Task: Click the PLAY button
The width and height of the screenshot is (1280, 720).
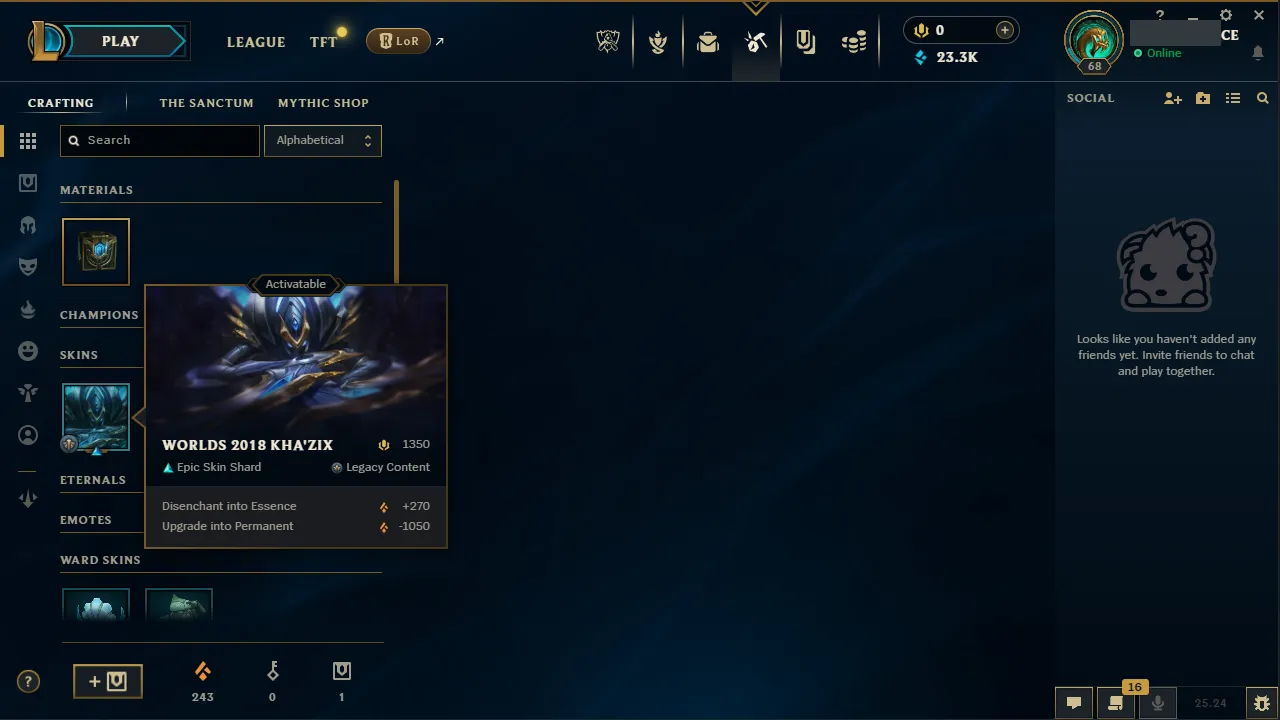Action: click(x=120, y=41)
